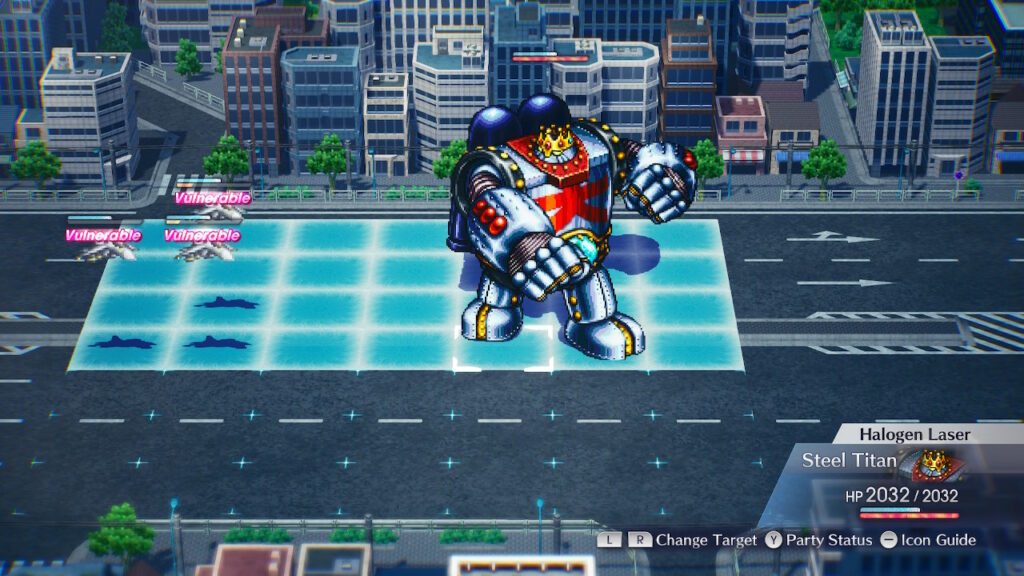Select the white-bracketed target tile
The image size is (1024, 576).
tap(504, 347)
